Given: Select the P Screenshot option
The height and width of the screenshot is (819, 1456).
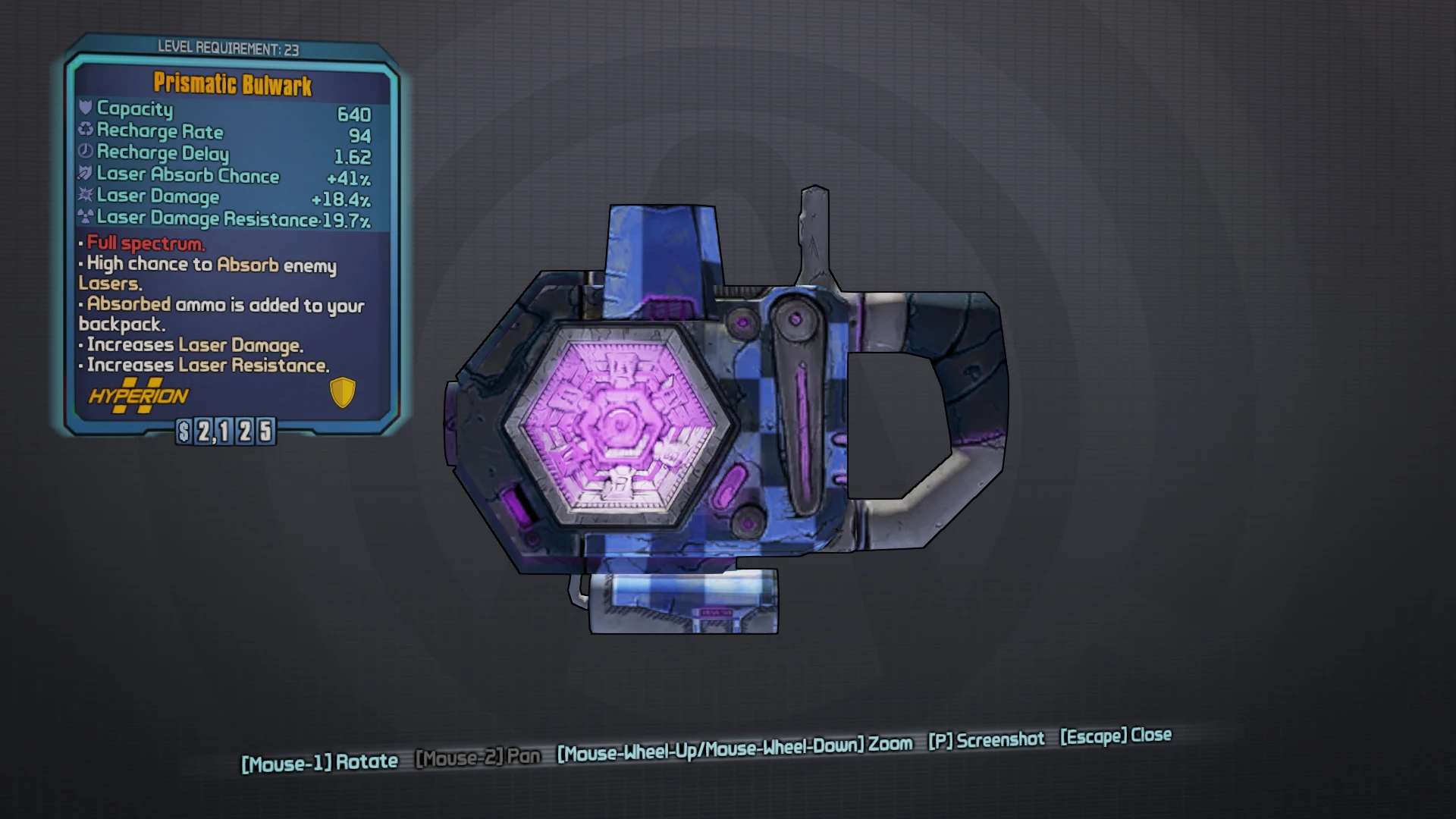Looking at the screenshot, I should click(x=986, y=740).
